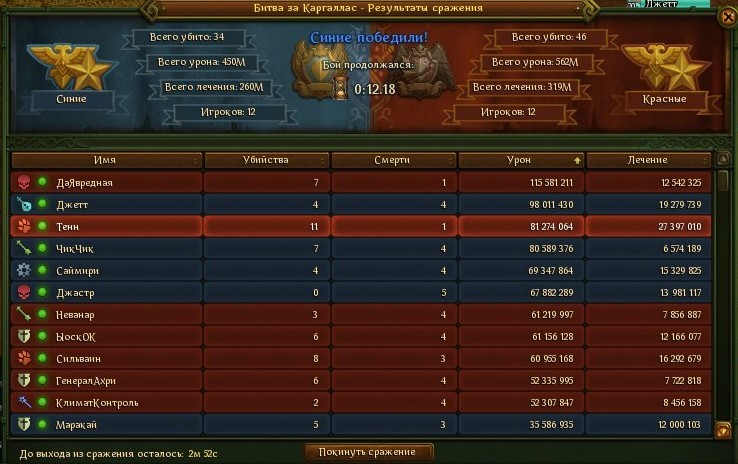Sort players by Убийства column
Image resolution: width=738 pixels, height=464 pixels.
(265, 160)
